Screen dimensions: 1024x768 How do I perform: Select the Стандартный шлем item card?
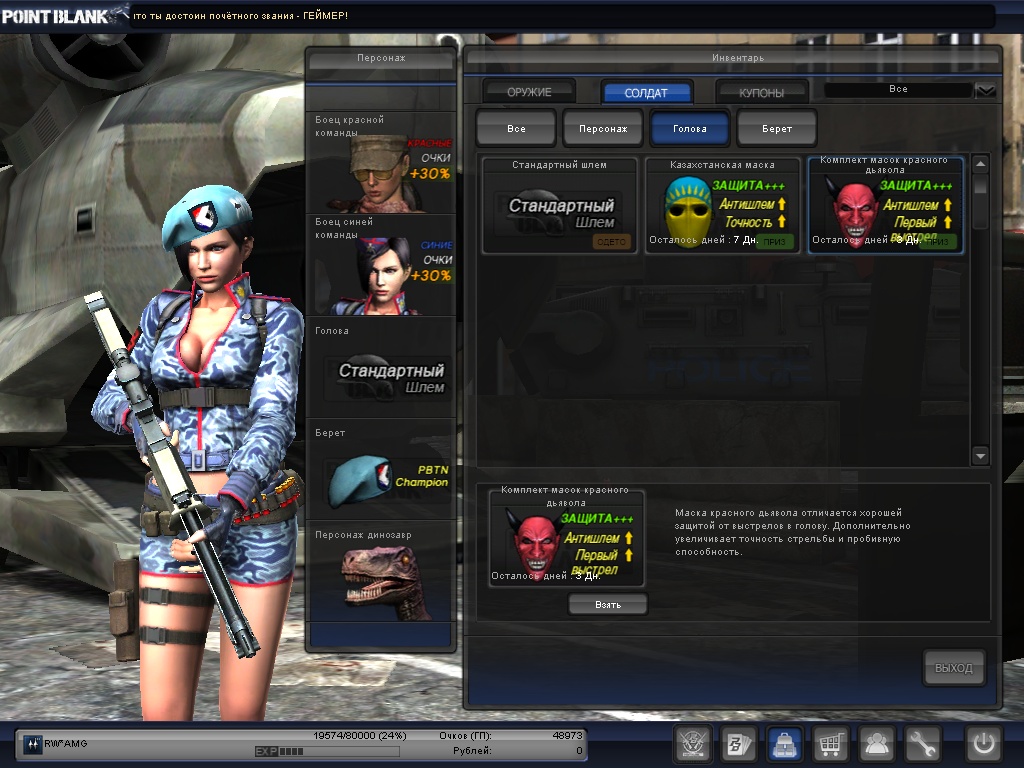(x=560, y=205)
